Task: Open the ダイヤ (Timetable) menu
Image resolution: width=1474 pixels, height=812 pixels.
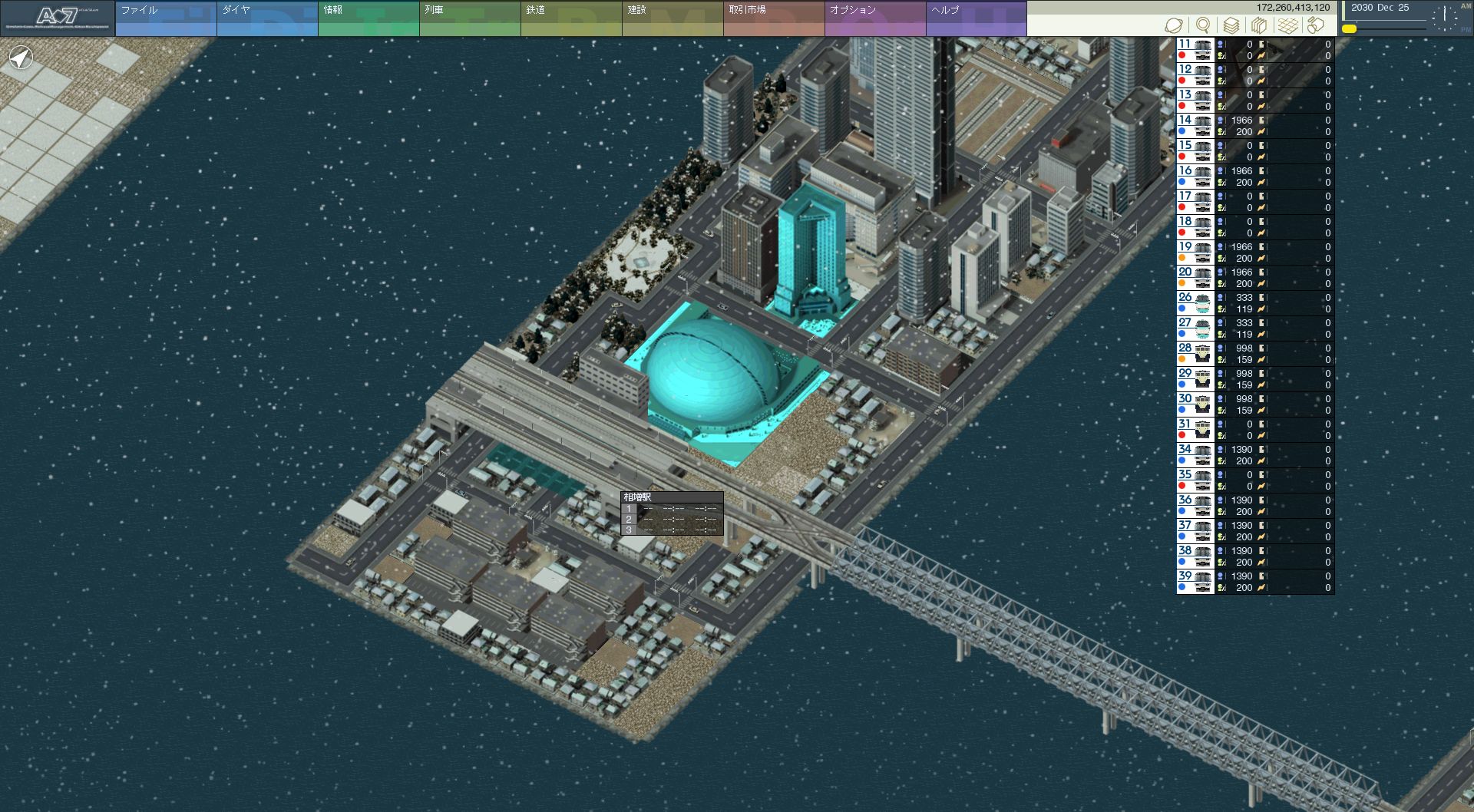Action: click(x=266, y=18)
